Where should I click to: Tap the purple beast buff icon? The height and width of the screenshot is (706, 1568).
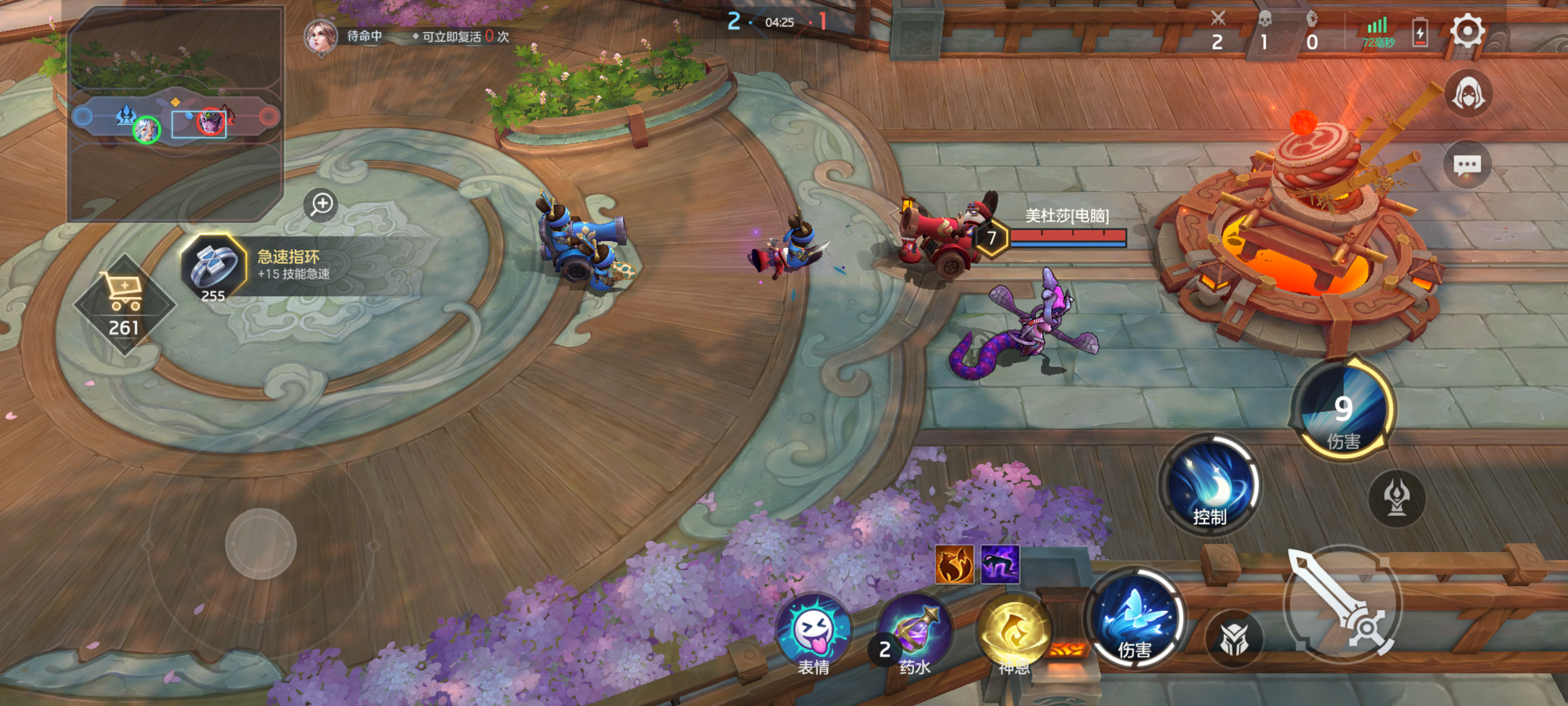(1000, 564)
